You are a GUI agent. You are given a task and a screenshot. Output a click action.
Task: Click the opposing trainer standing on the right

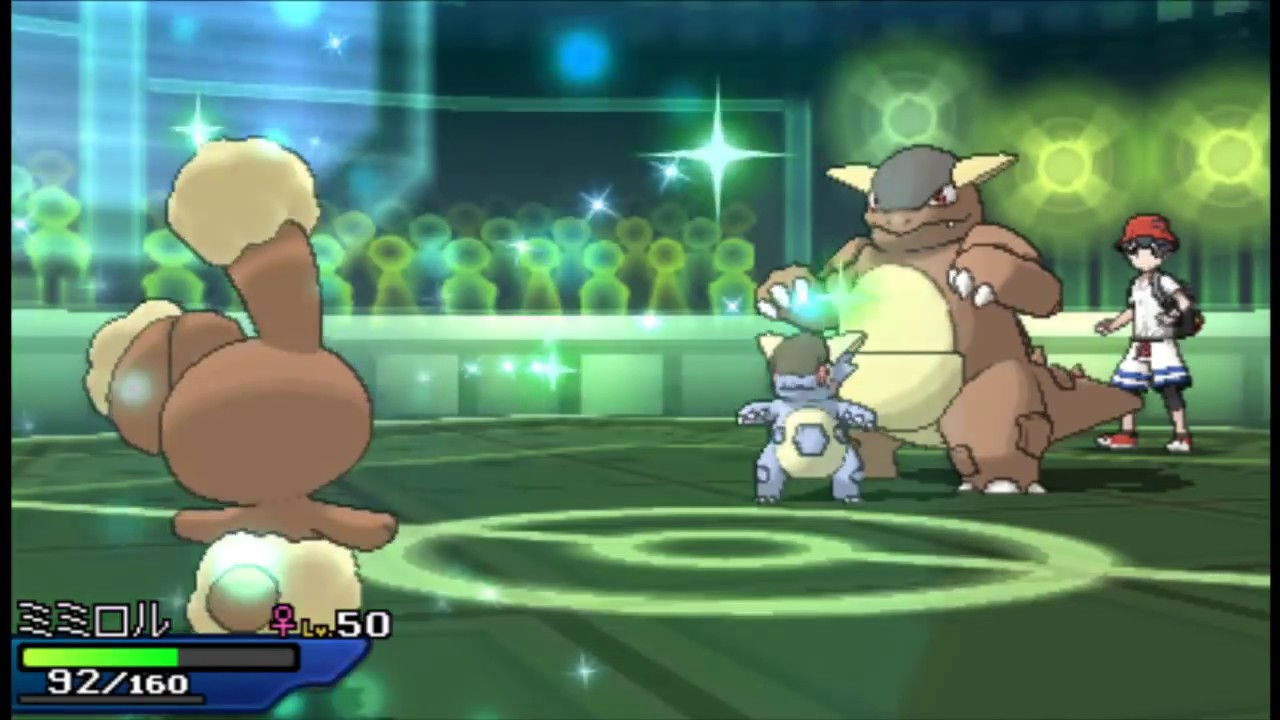coord(1150,330)
